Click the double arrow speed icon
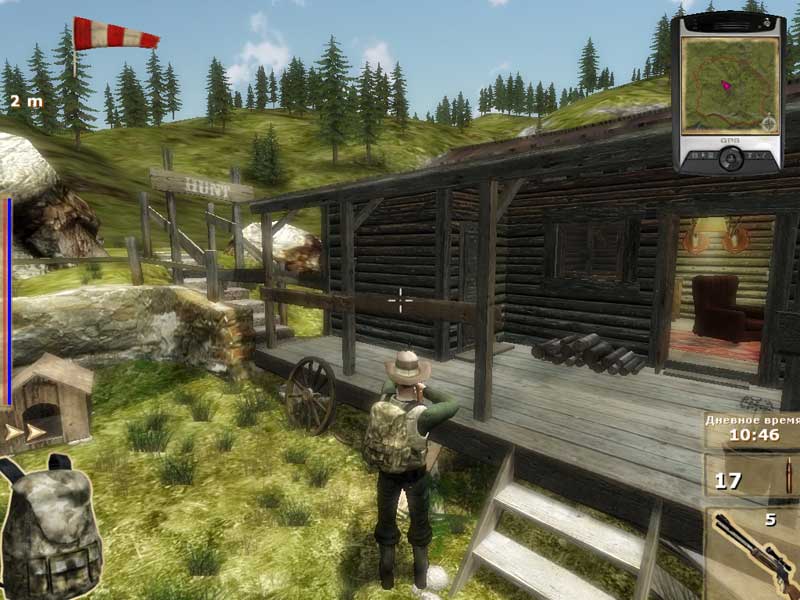 tap(27, 432)
